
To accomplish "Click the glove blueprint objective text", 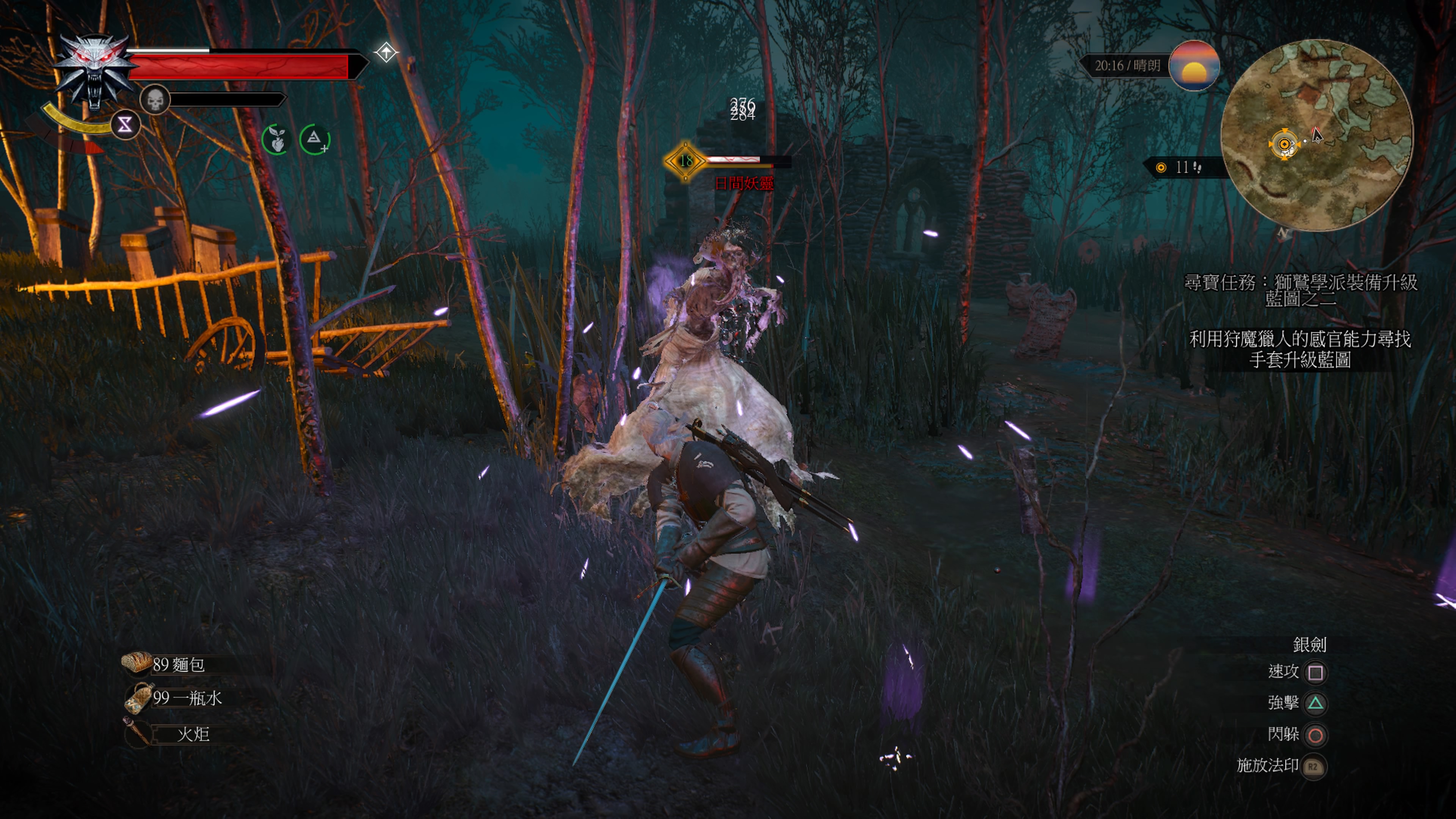I will click(1300, 349).
